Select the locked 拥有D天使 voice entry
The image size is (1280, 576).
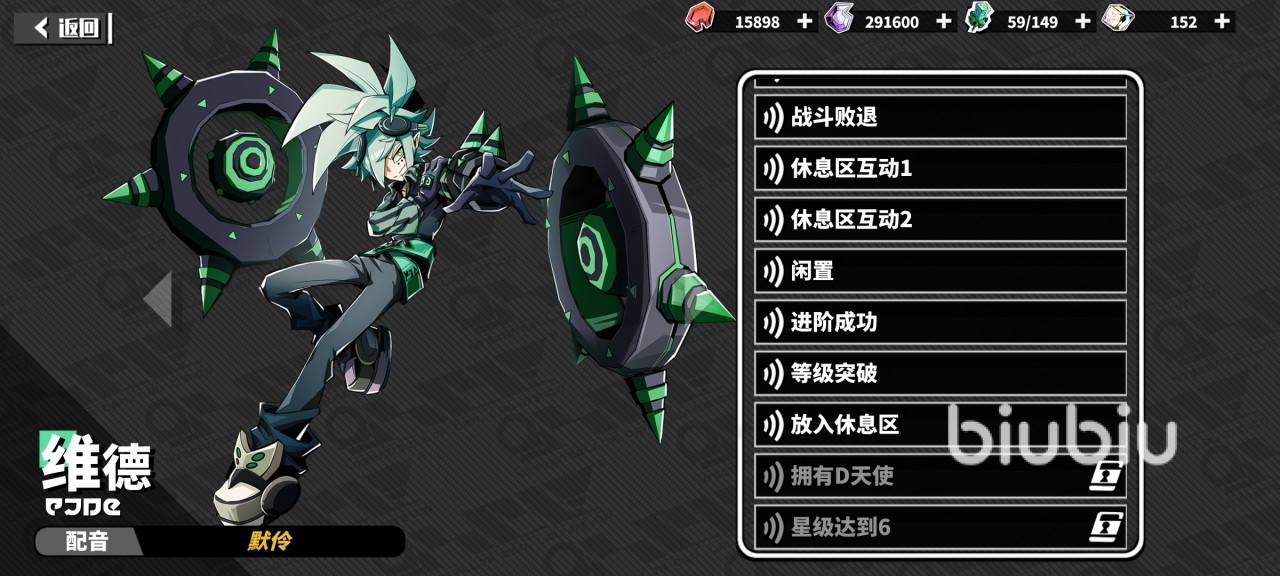(940, 476)
